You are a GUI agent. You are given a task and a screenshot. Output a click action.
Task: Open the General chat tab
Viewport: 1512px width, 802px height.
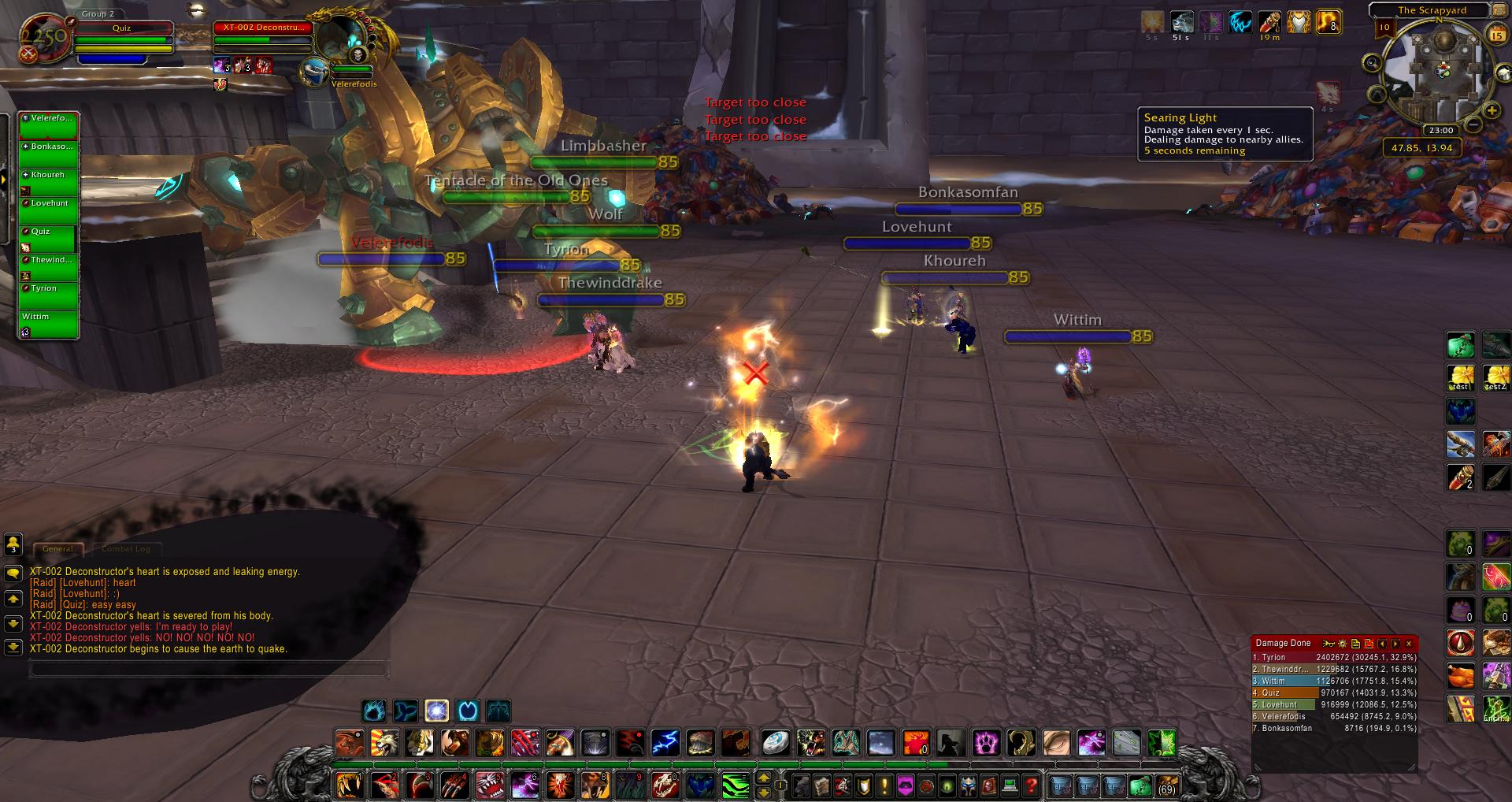(x=57, y=549)
